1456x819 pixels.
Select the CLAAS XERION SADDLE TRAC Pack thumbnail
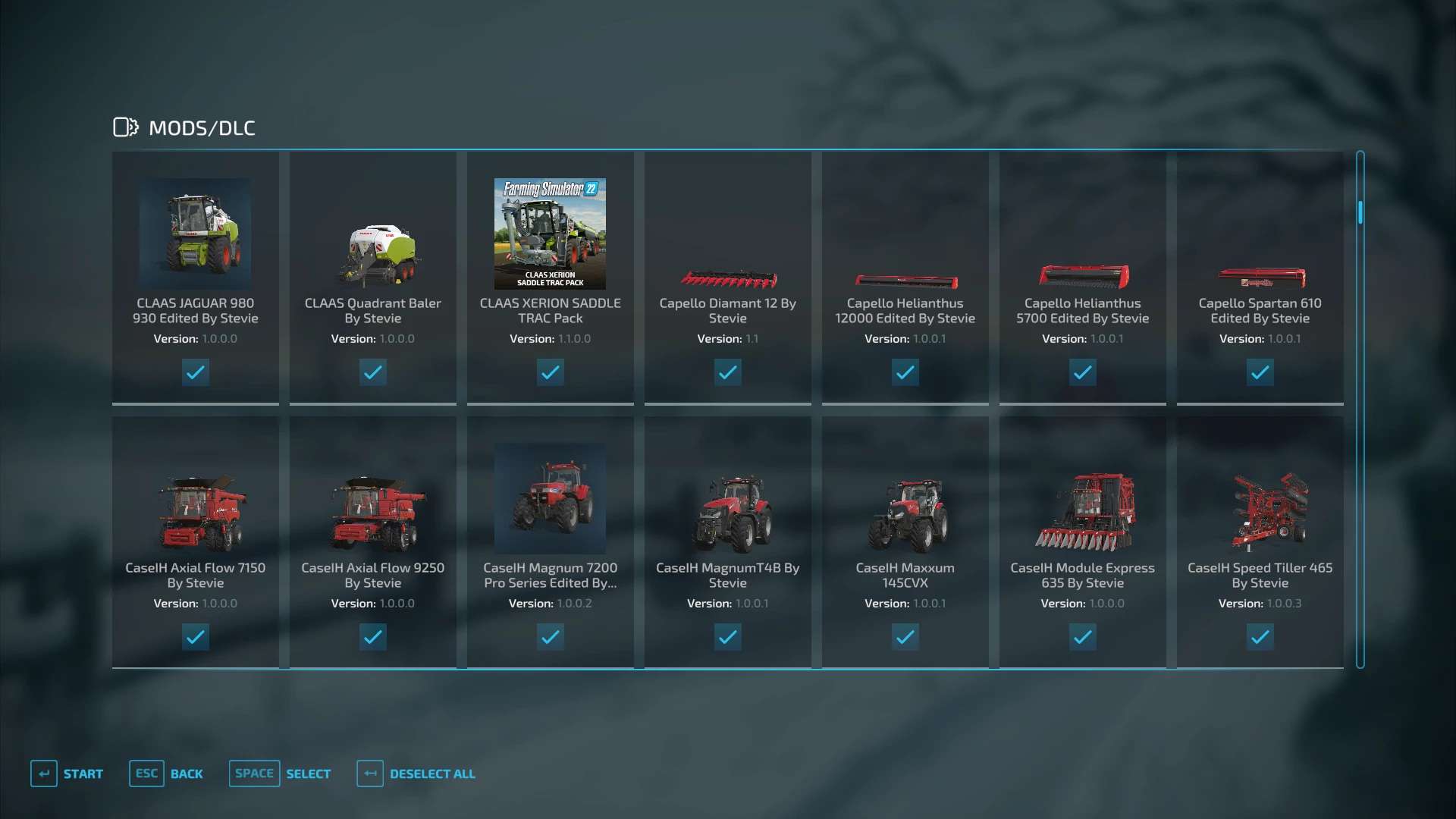tap(550, 234)
